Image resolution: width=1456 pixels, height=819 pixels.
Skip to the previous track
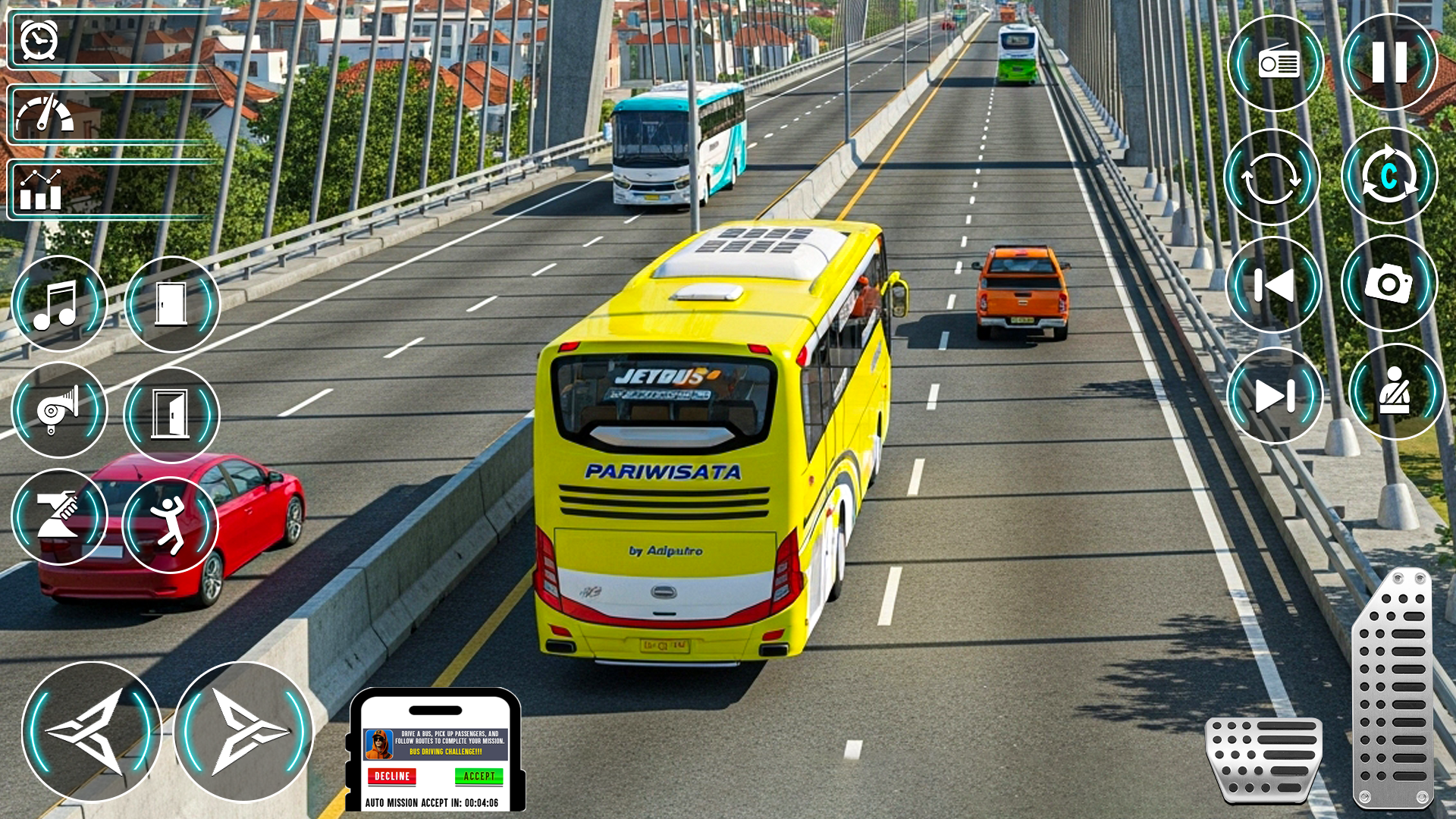click(1274, 285)
